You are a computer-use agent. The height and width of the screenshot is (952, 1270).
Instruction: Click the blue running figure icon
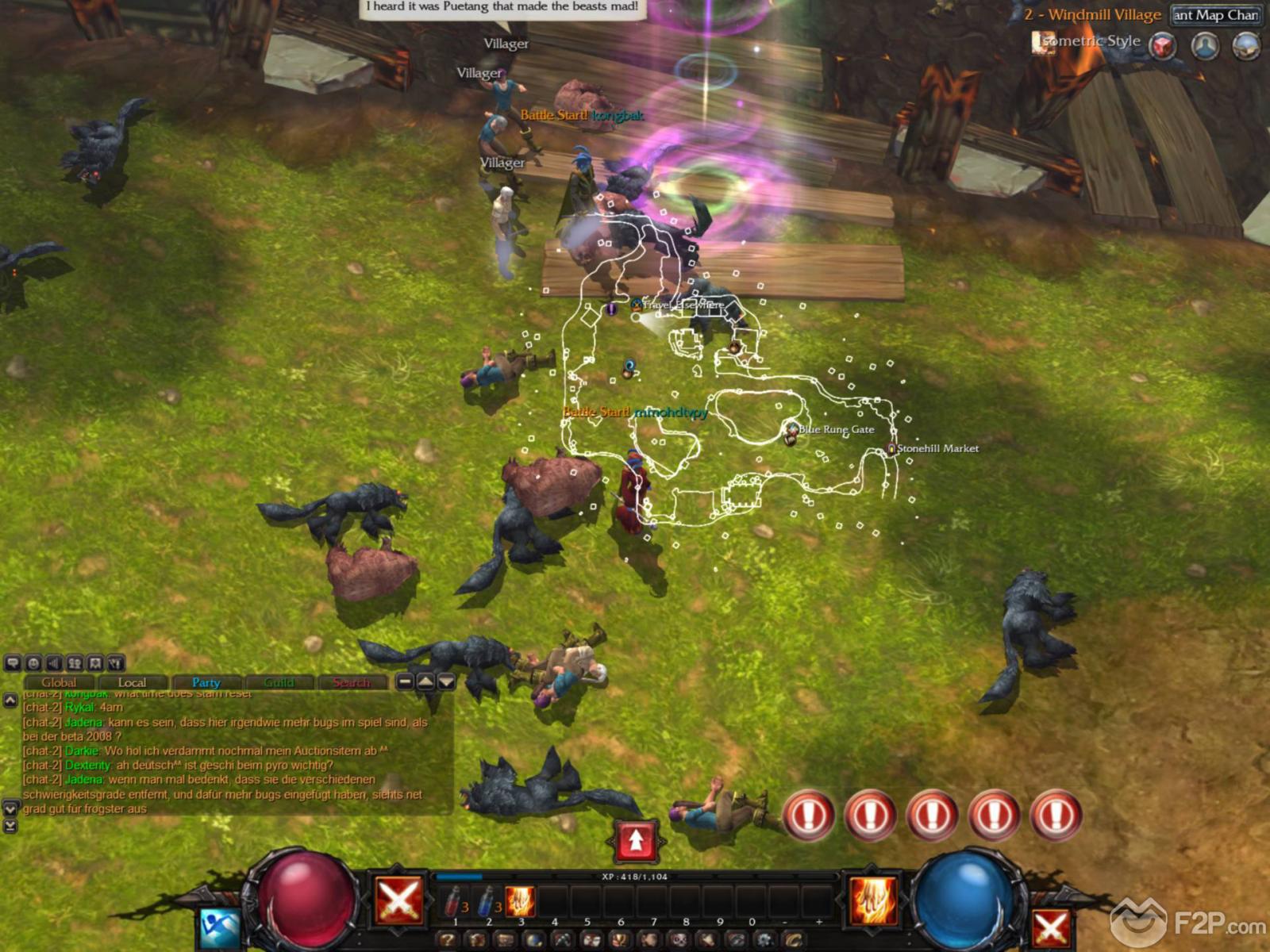point(219,927)
